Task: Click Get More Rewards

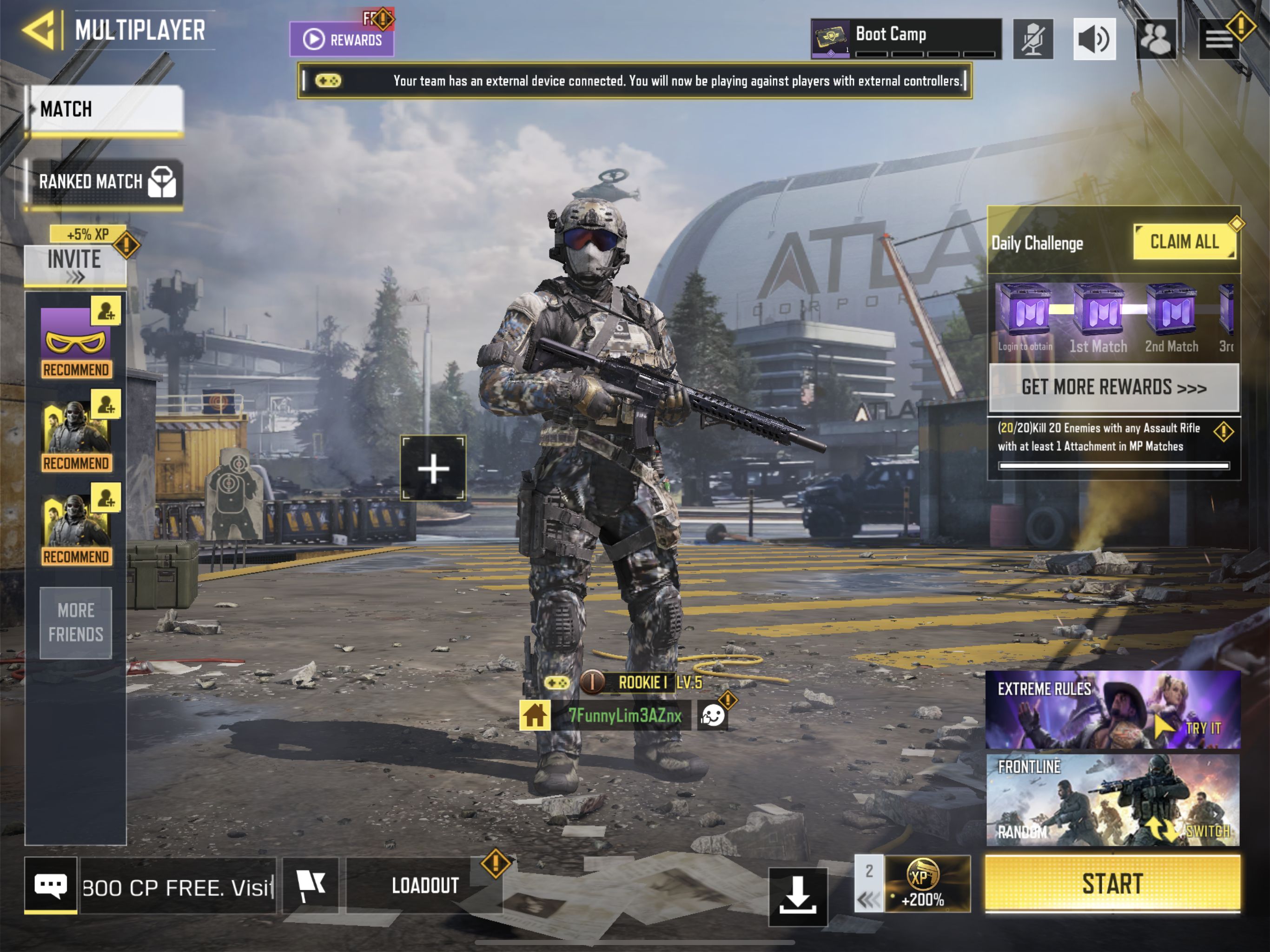Action: point(1113,388)
